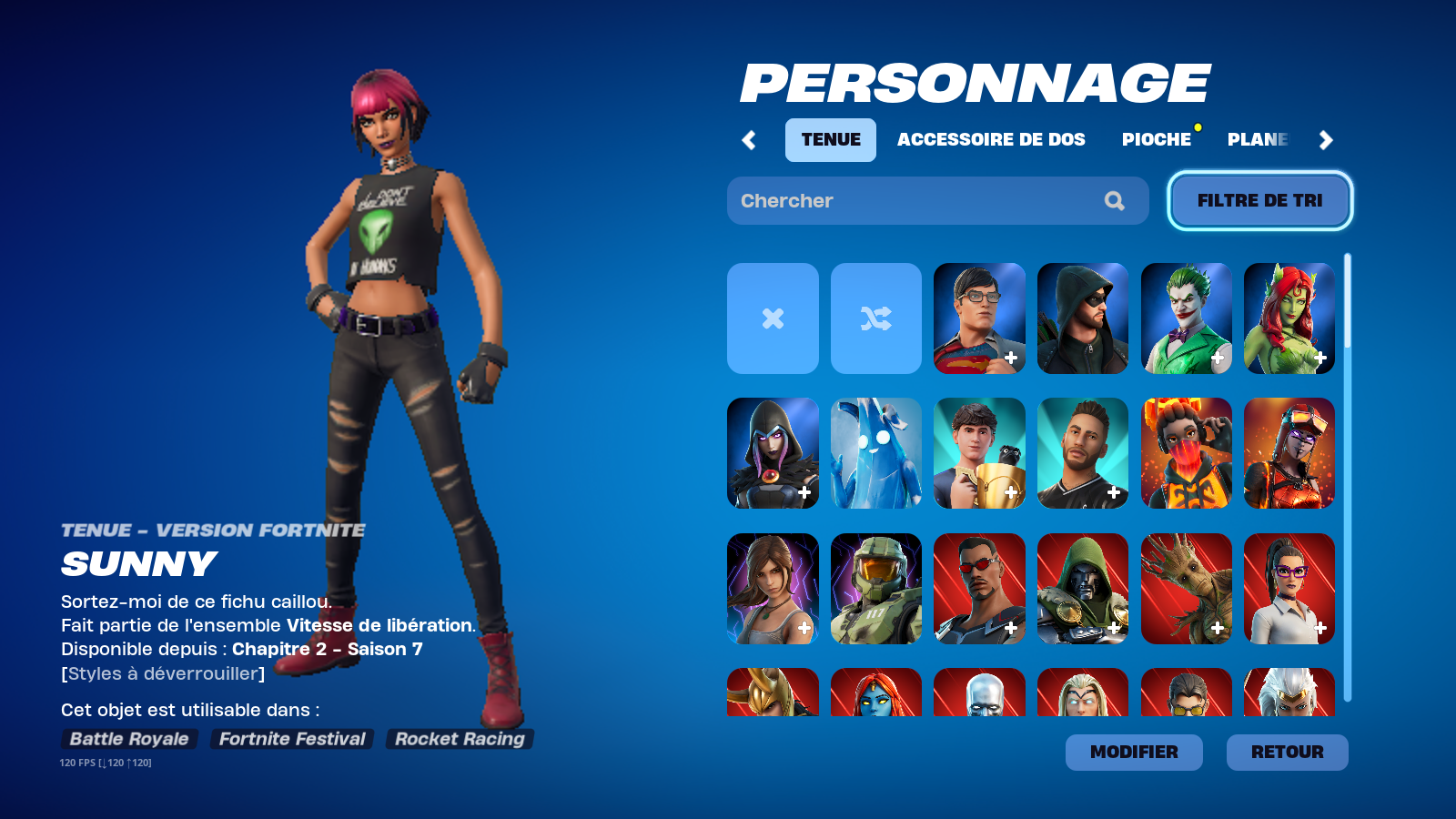Select the Joker outfit

pyautogui.click(x=1186, y=318)
